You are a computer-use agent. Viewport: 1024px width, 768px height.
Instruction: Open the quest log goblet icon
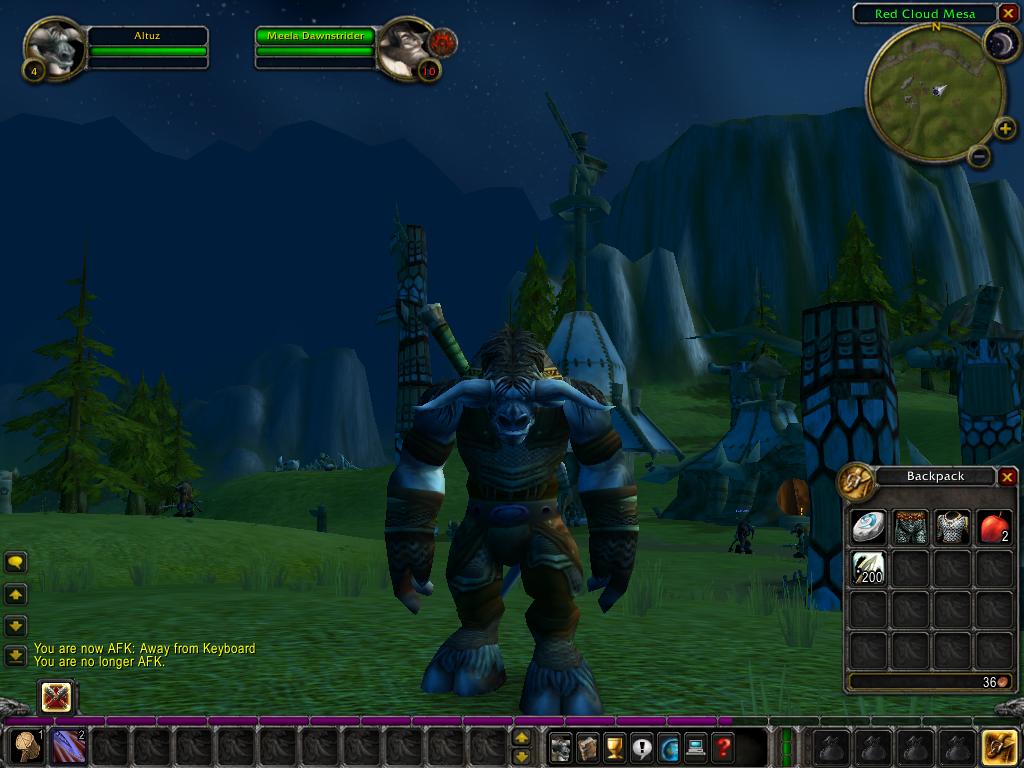tap(615, 746)
